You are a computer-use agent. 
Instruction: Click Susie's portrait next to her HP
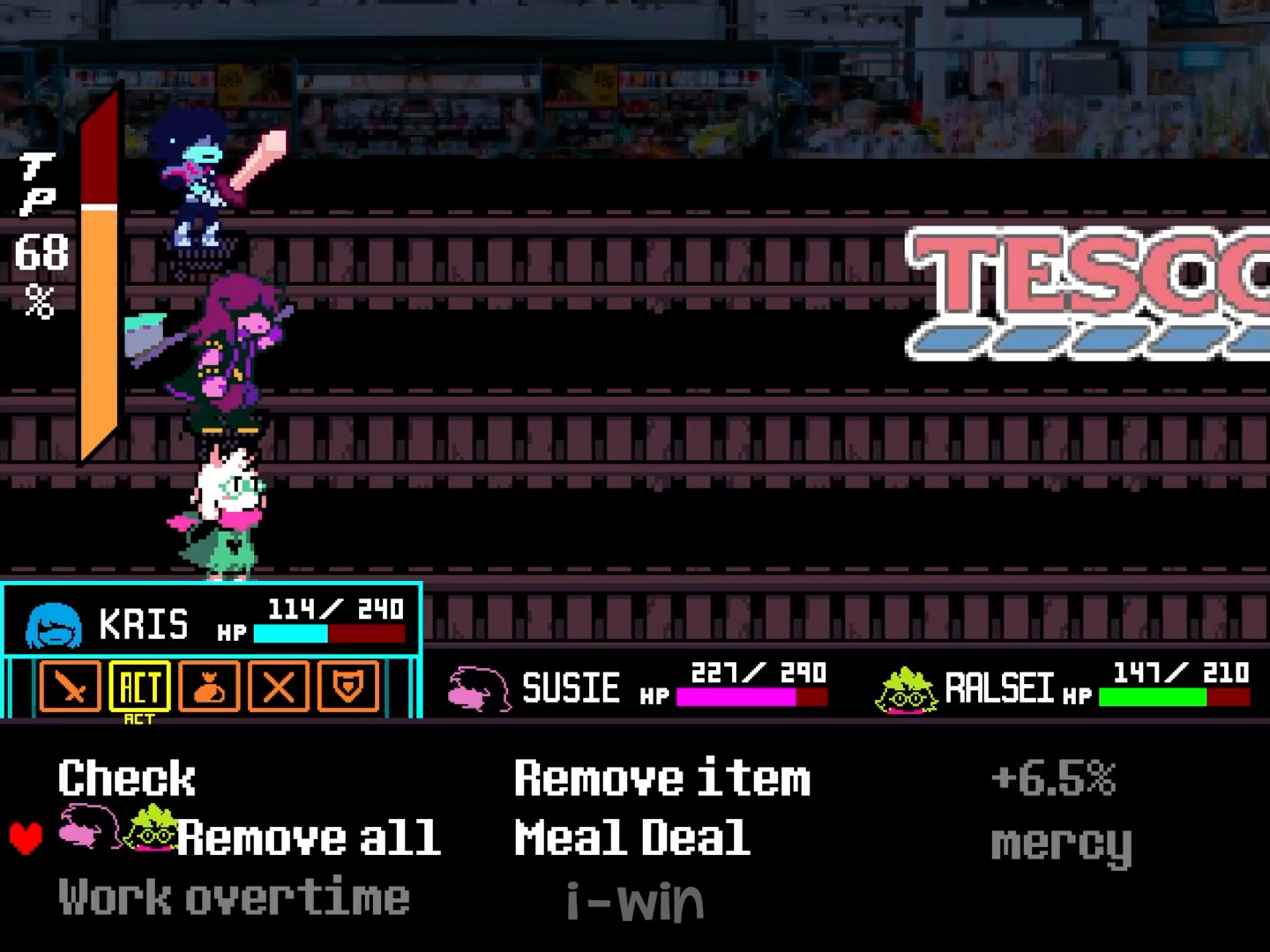477,689
